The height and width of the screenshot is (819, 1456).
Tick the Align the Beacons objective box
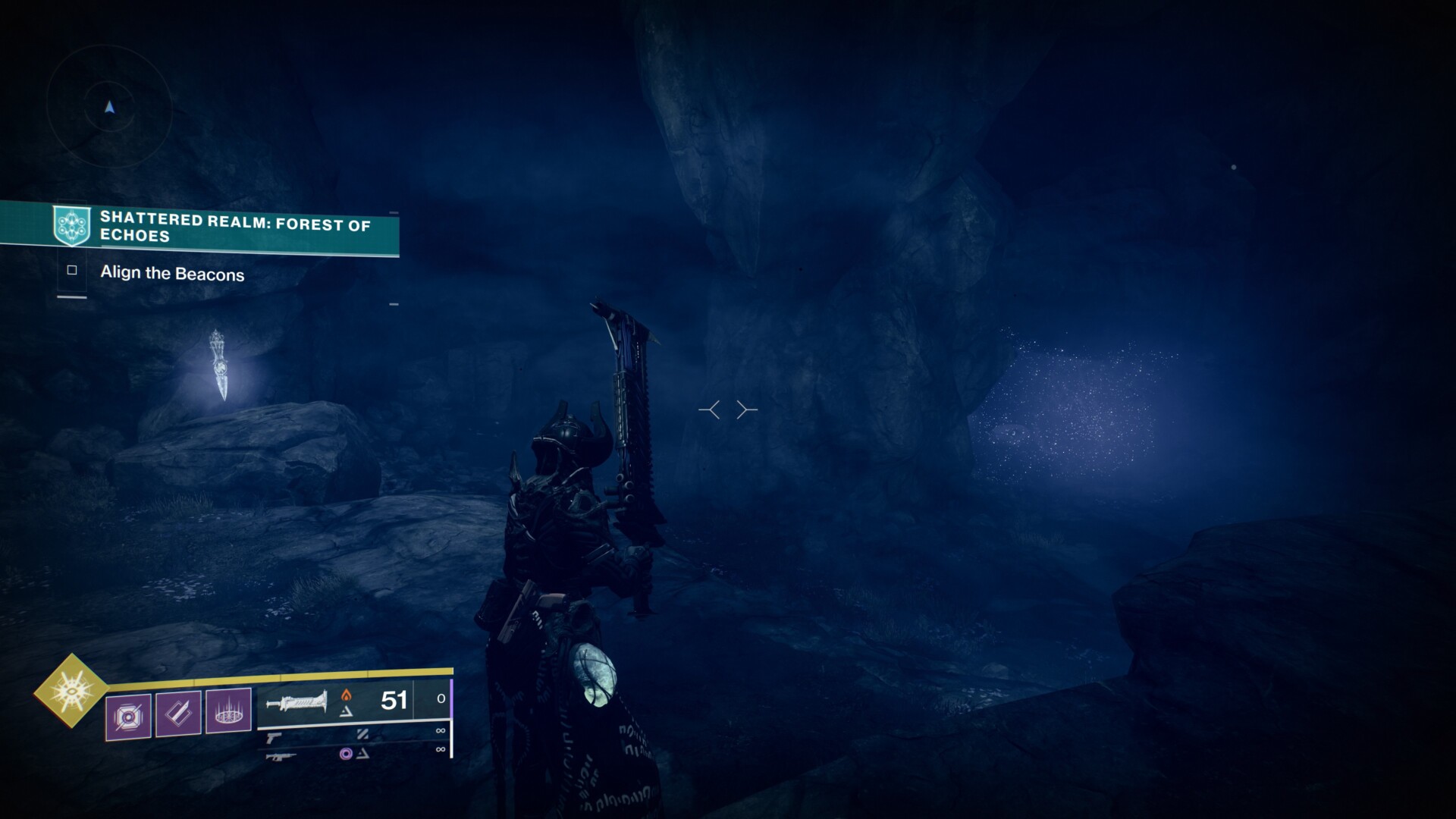(x=72, y=270)
